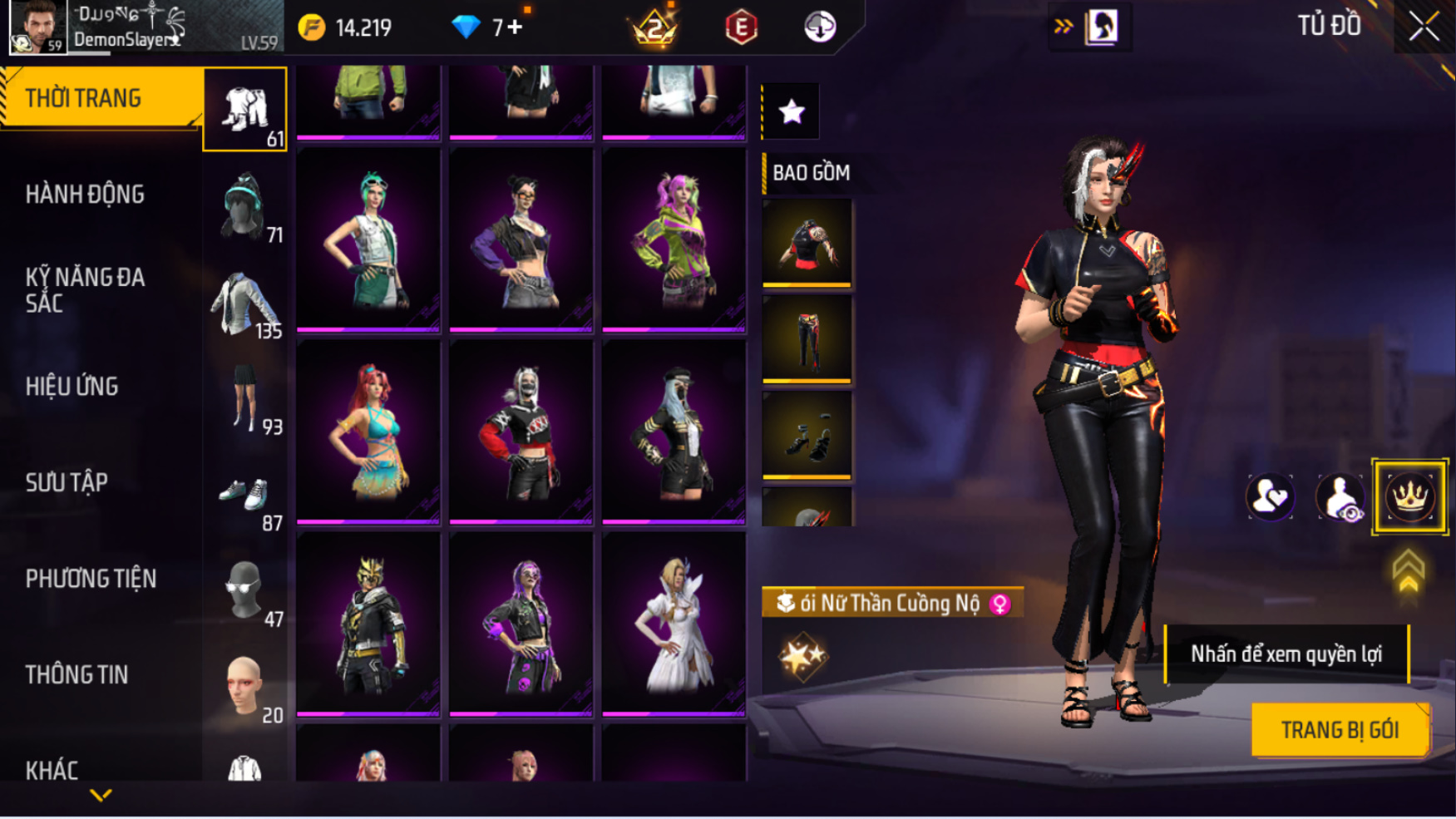Click the golden crown icon
Screen dimensions: 1456x819
1409,496
